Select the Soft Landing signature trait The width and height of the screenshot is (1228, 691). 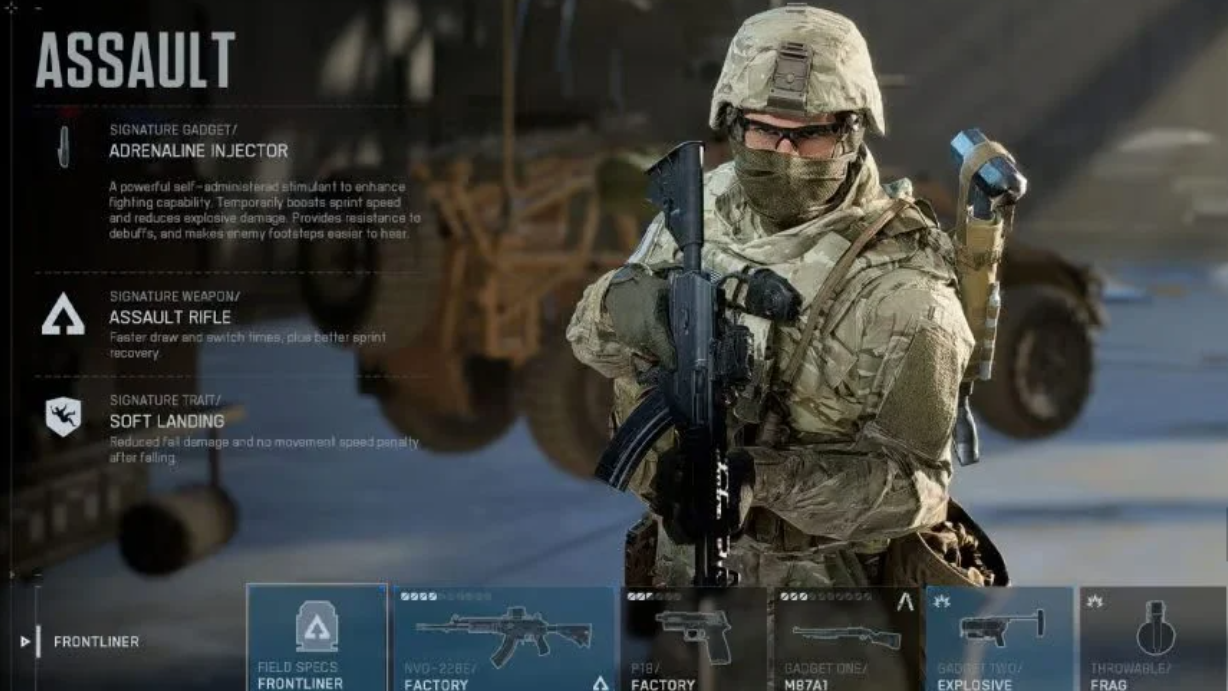tap(166, 421)
